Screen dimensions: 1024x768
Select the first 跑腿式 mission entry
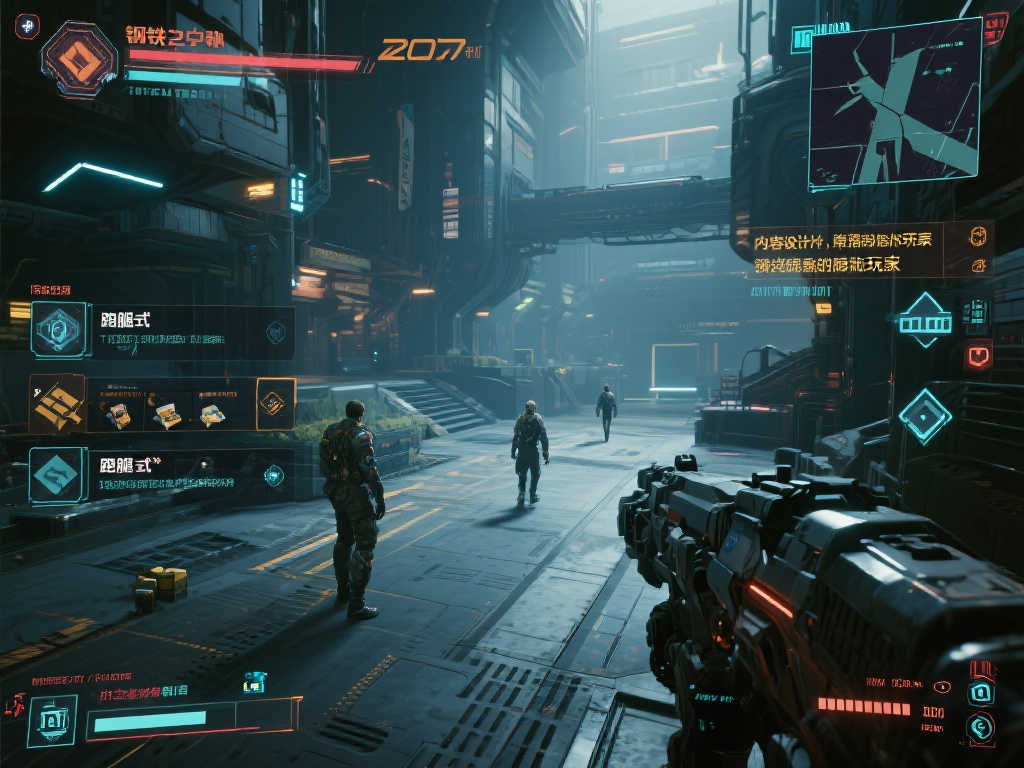(x=162, y=331)
